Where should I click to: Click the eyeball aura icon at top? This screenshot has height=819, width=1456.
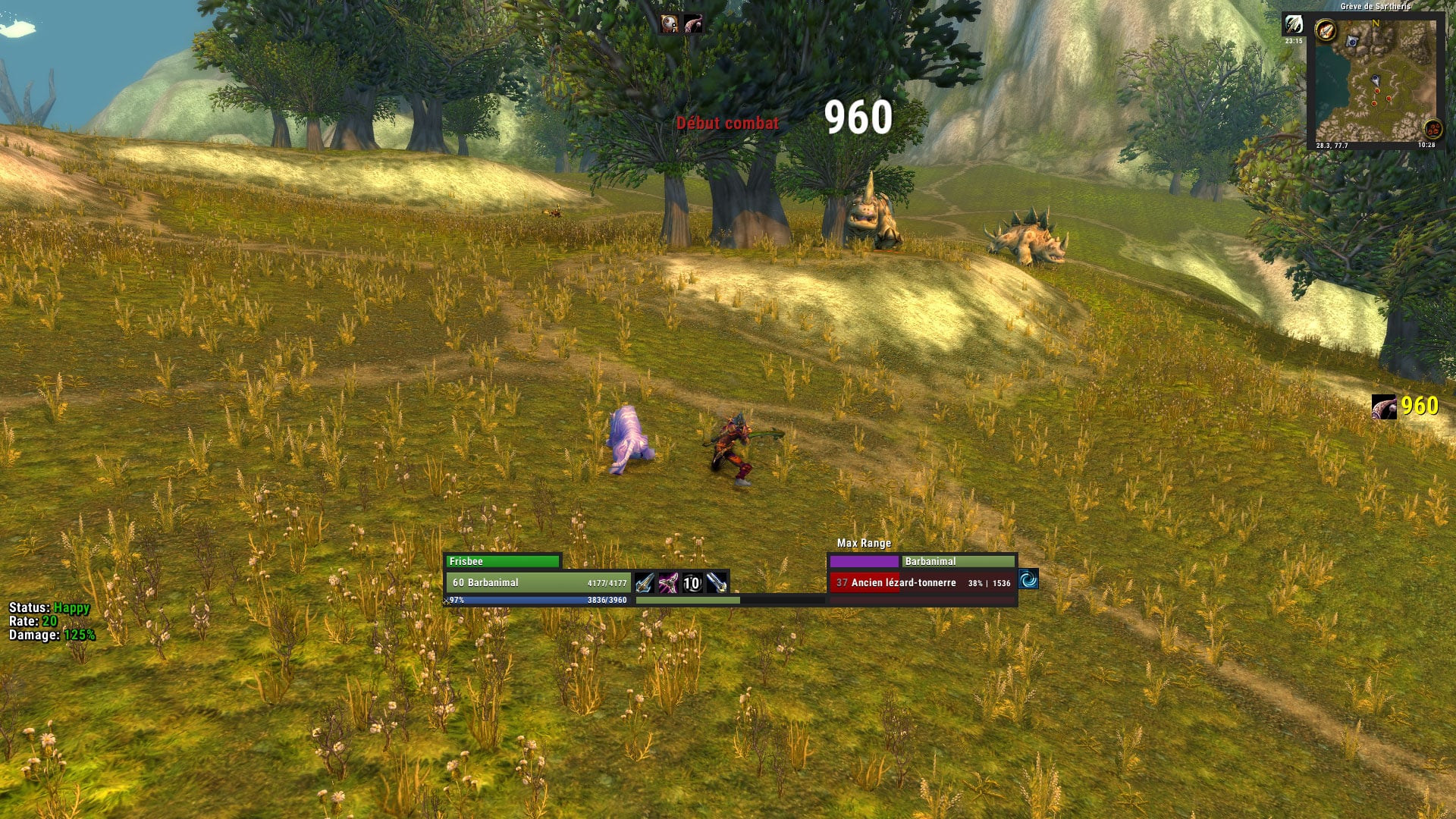(x=669, y=24)
